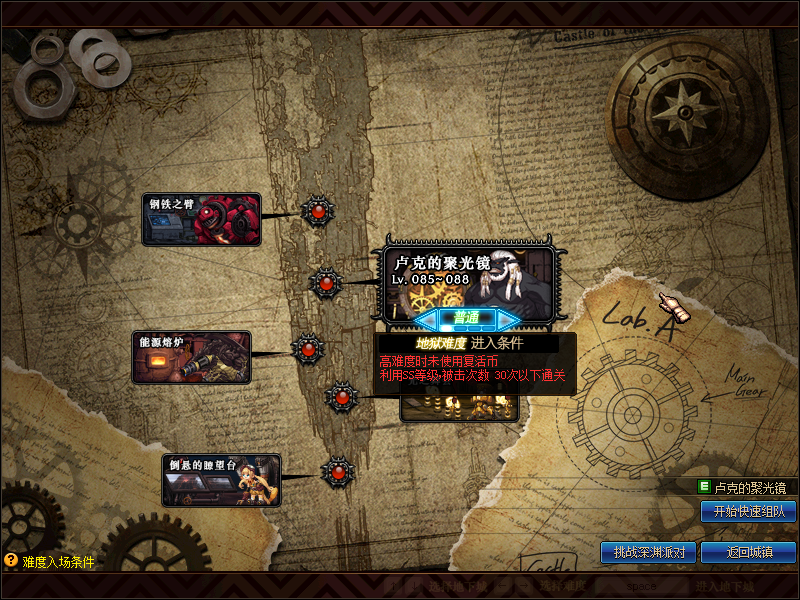800x600 pixels.
Task: Select the red gear node beside 能源熔炉
Action: coord(308,348)
